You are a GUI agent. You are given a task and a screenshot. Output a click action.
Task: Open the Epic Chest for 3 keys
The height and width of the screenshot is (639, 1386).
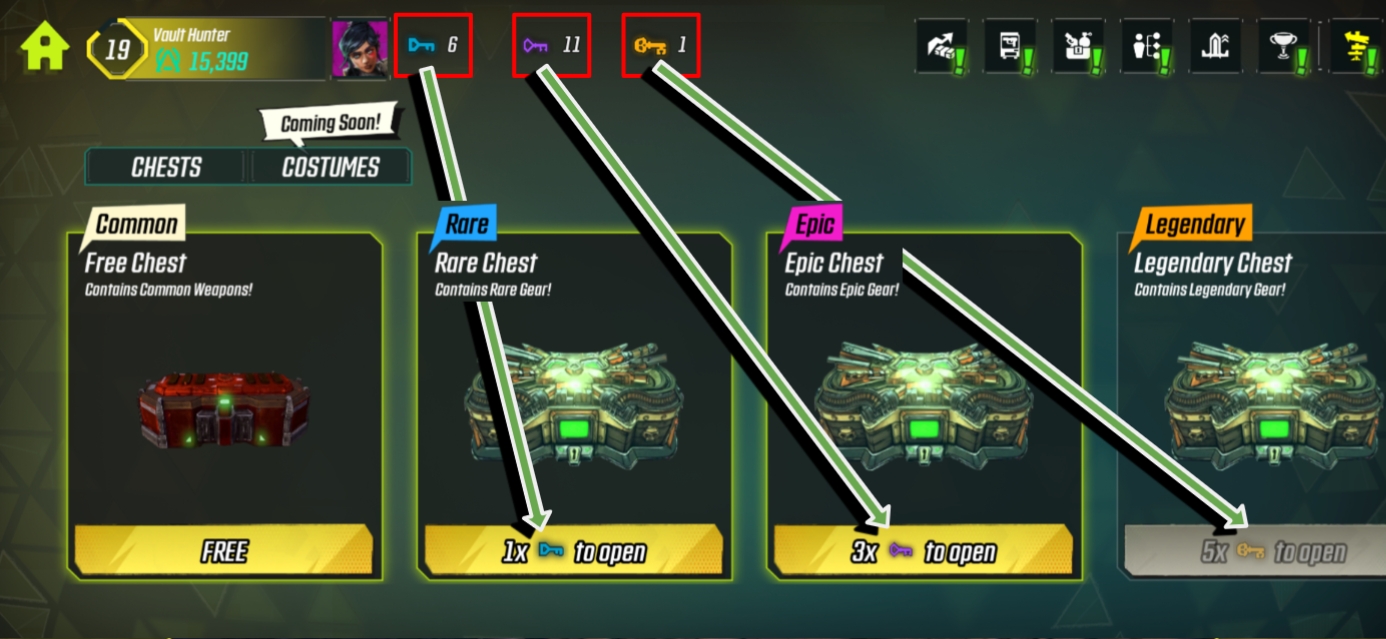pos(923,551)
